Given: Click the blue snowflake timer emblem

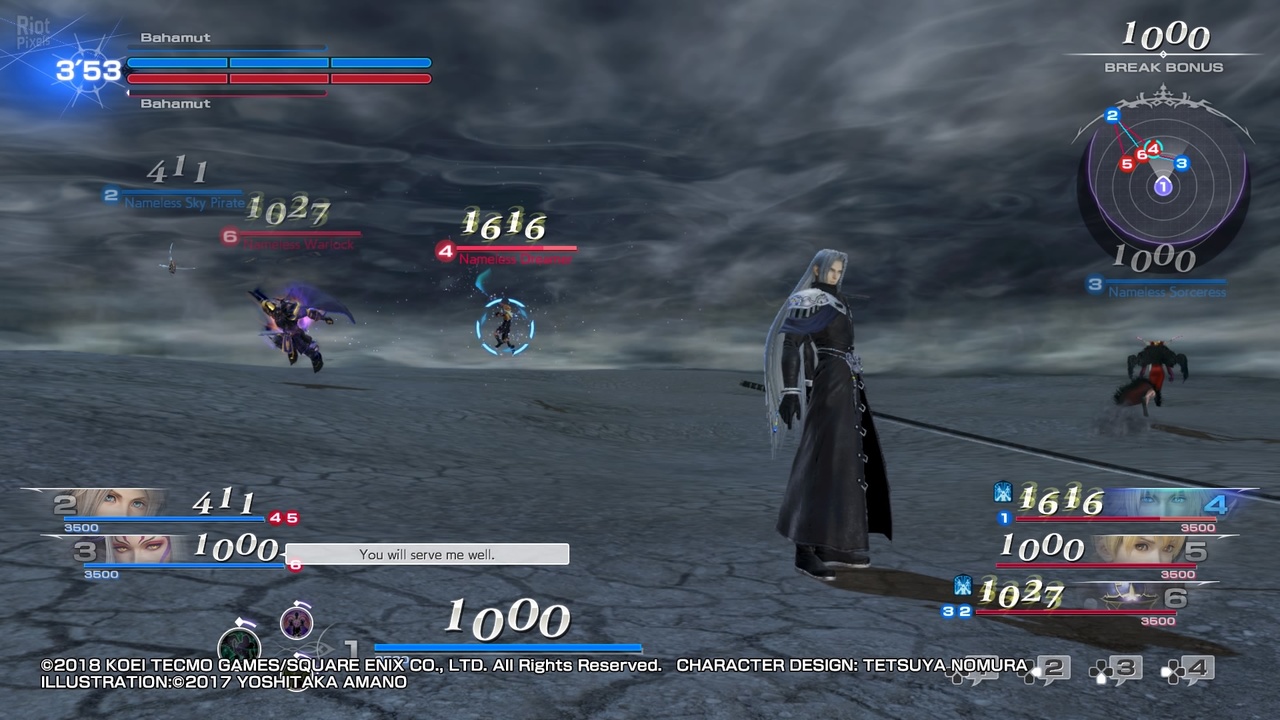Looking at the screenshot, I should tap(86, 70).
